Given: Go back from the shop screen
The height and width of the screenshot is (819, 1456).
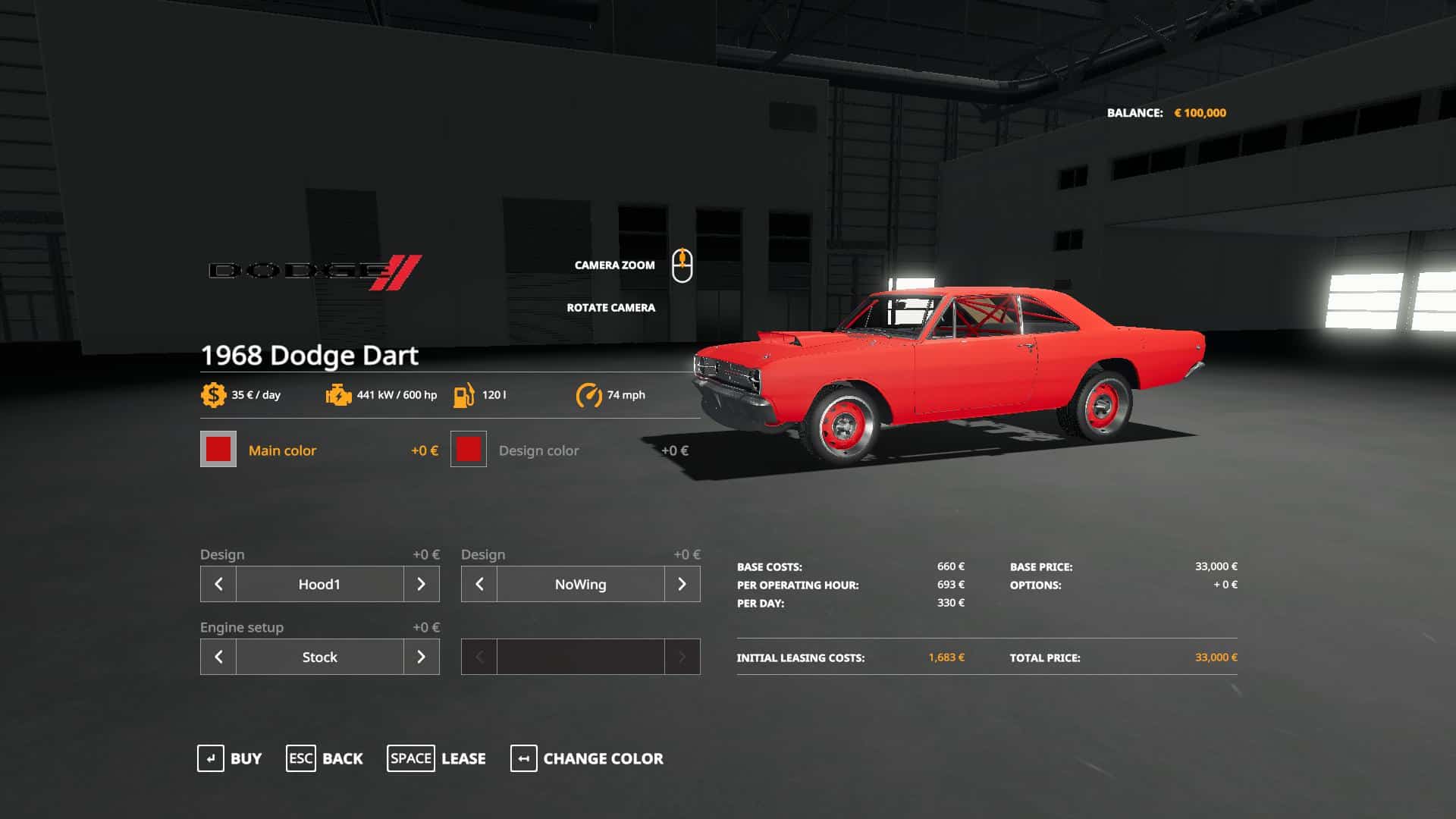Looking at the screenshot, I should point(325,758).
